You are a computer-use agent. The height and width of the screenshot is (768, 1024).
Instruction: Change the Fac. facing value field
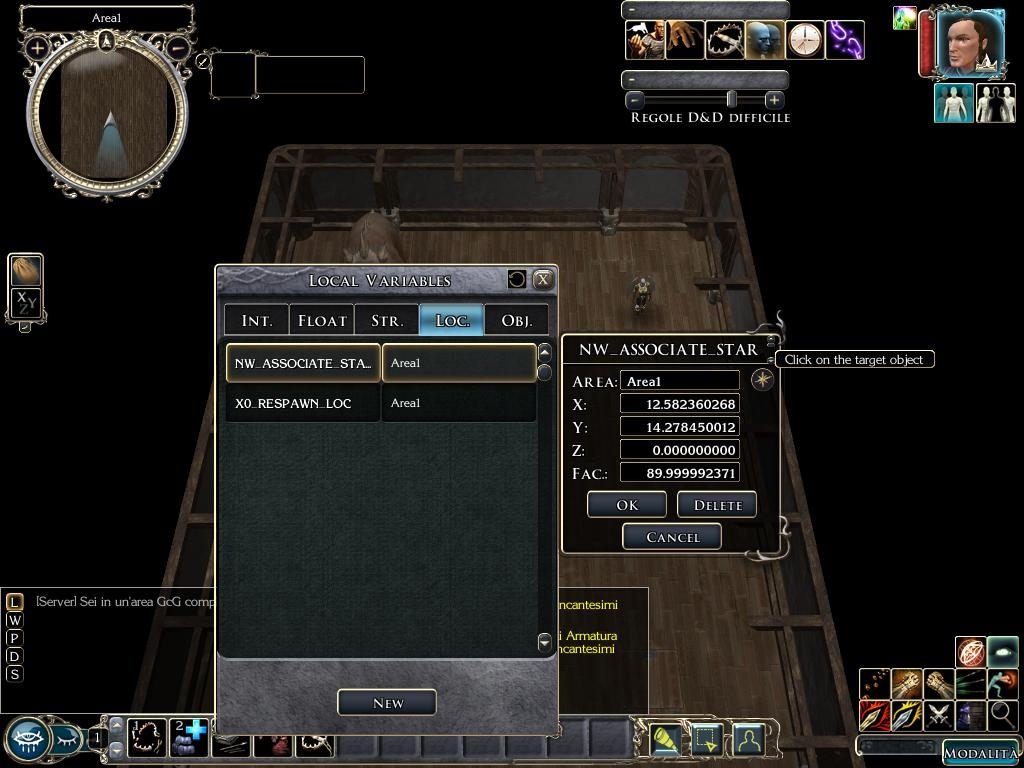click(x=680, y=473)
